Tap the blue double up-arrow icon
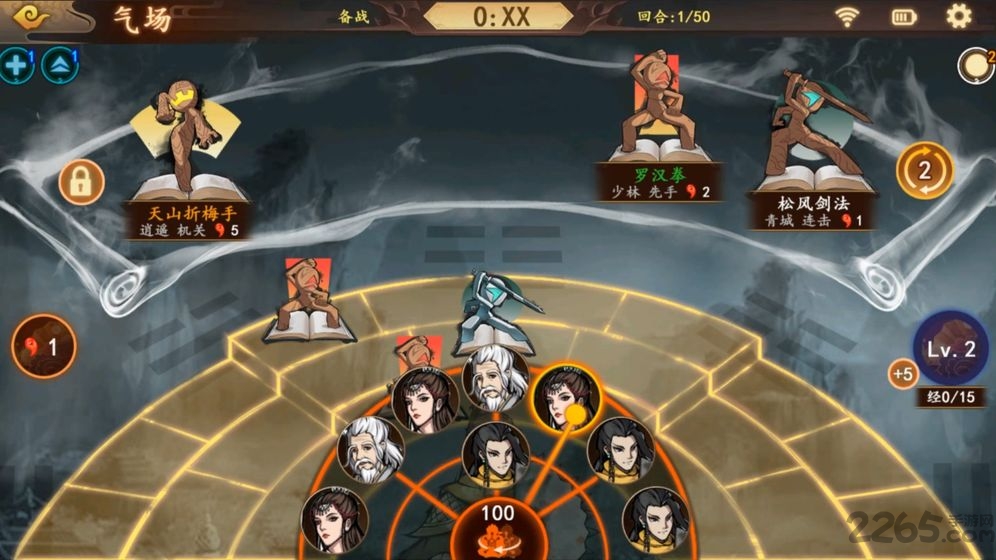The width and height of the screenshot is (996, 560). click(59, 66)
